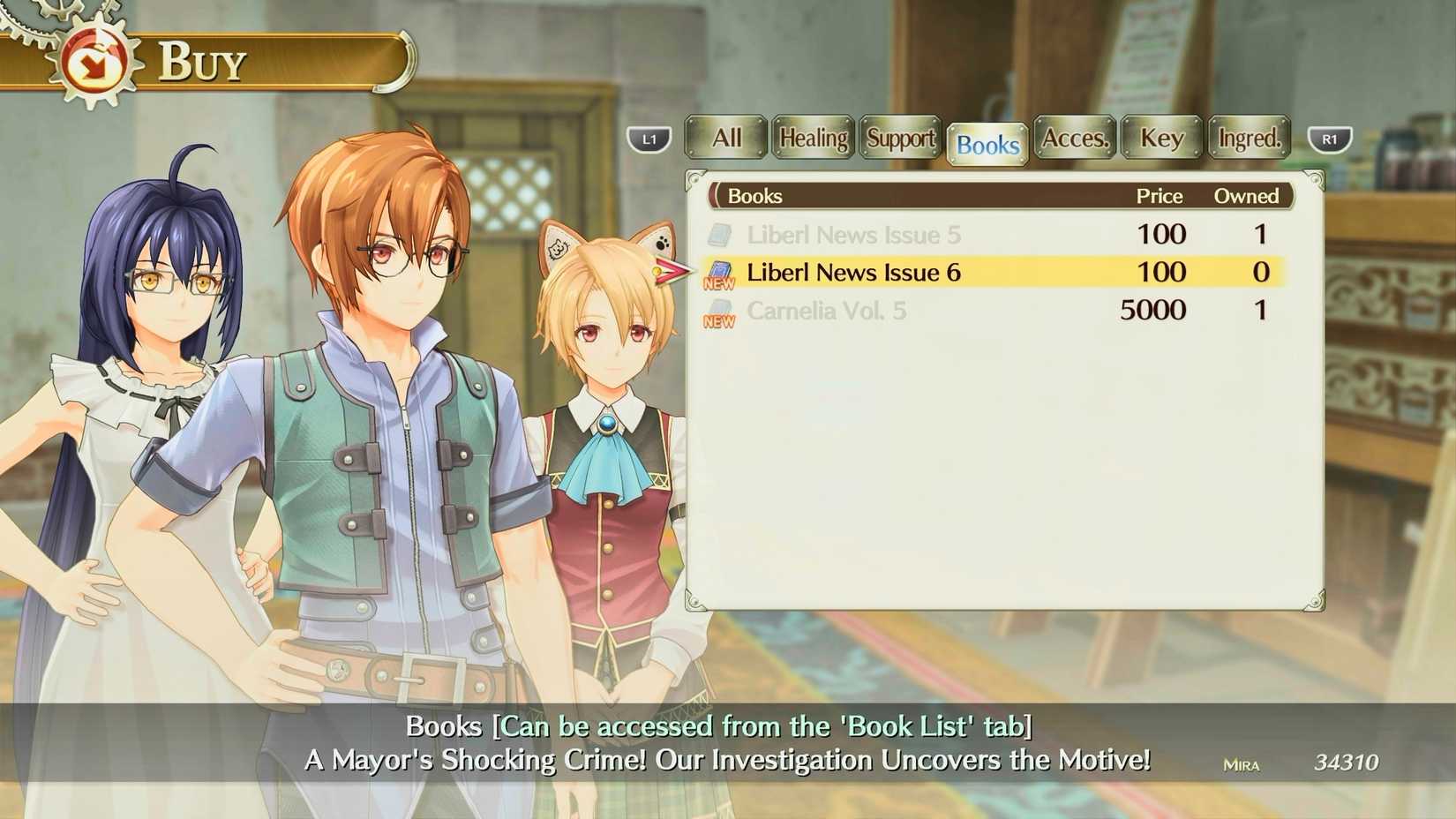
Task: Switch to the All items tab
Action: click(x=726, y=138)
